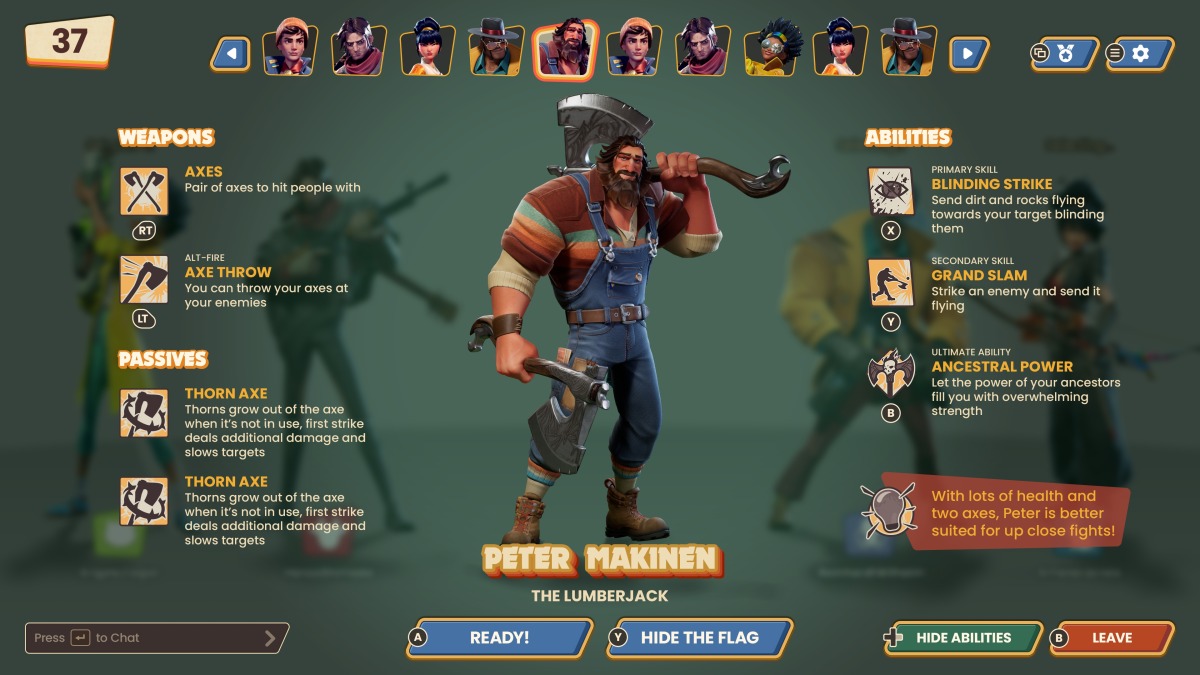1200x675 pixels.
Task: Choose the bearded lumberjack Peter portrait
Action: tap(565, 50)
